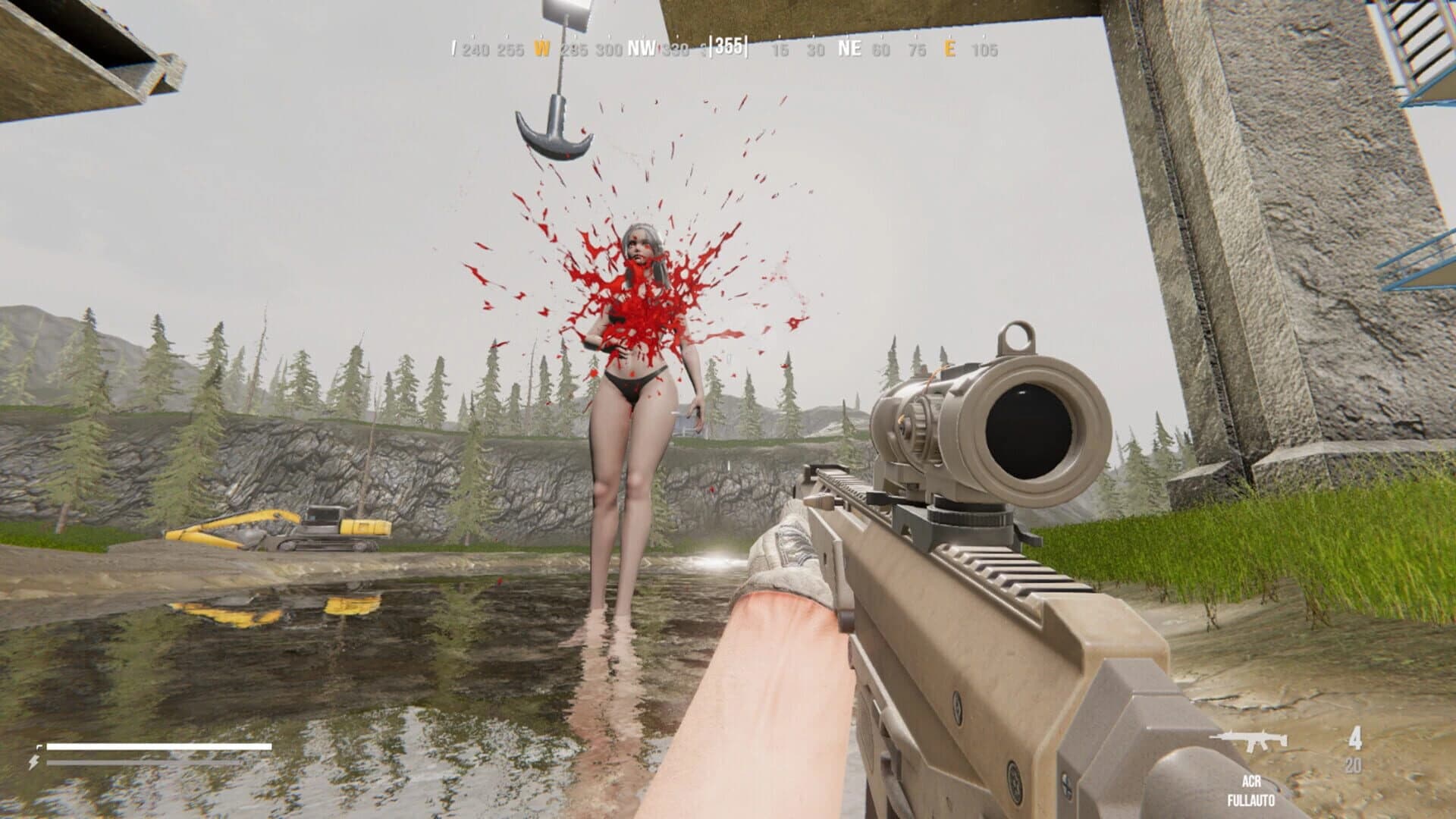The image size is (1456, 819).
Task: Click the 240 heading mark on the compass
Action: point(476,49)
